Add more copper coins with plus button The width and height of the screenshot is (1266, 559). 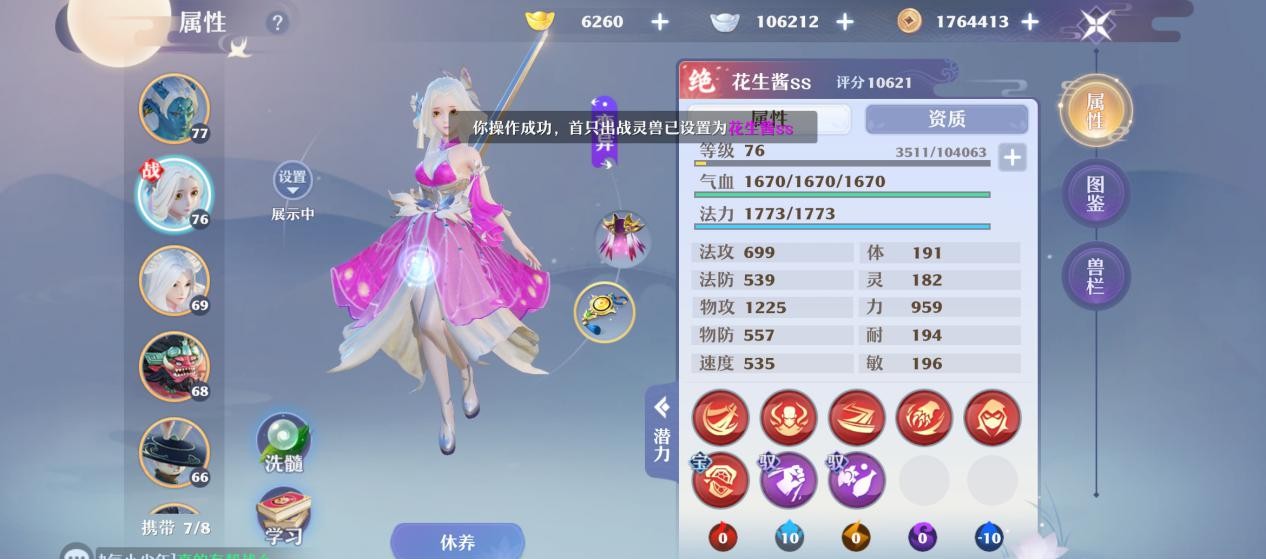1030,22
